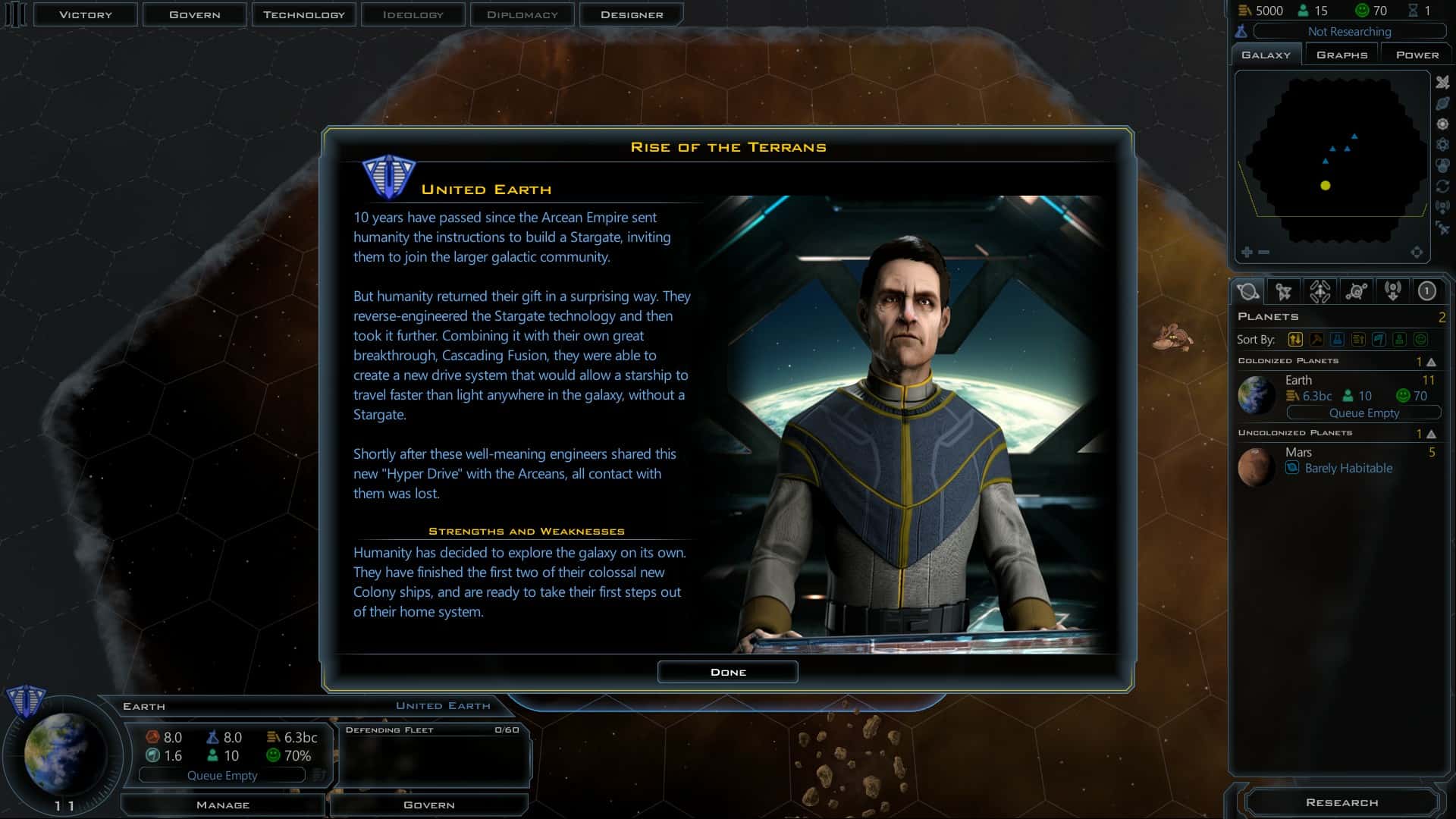The width and height of the screenshot is (1456, 819).
Task: Click the zoom-in plus control under the minimap
Action: point(1246,252)
